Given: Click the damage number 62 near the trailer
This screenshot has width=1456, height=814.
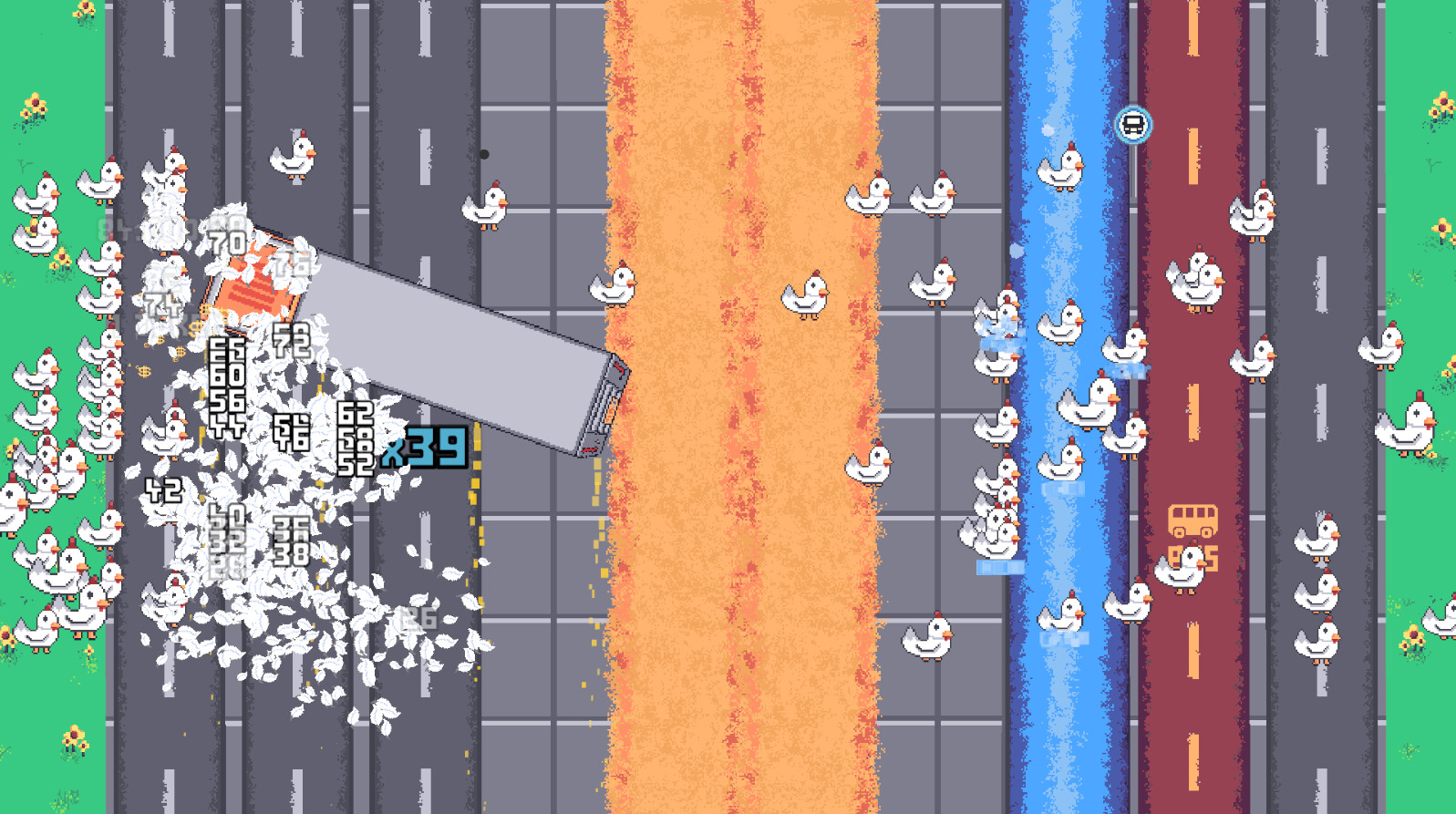Looking at the screenshot, I should tap(356, 412).
